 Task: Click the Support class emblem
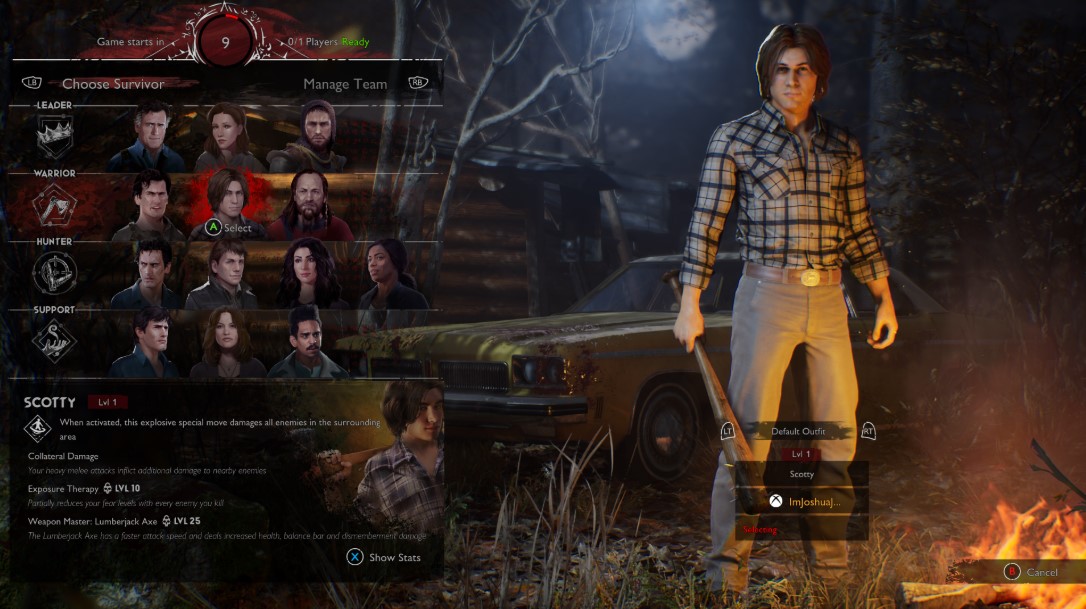click(x=55, y=341)
